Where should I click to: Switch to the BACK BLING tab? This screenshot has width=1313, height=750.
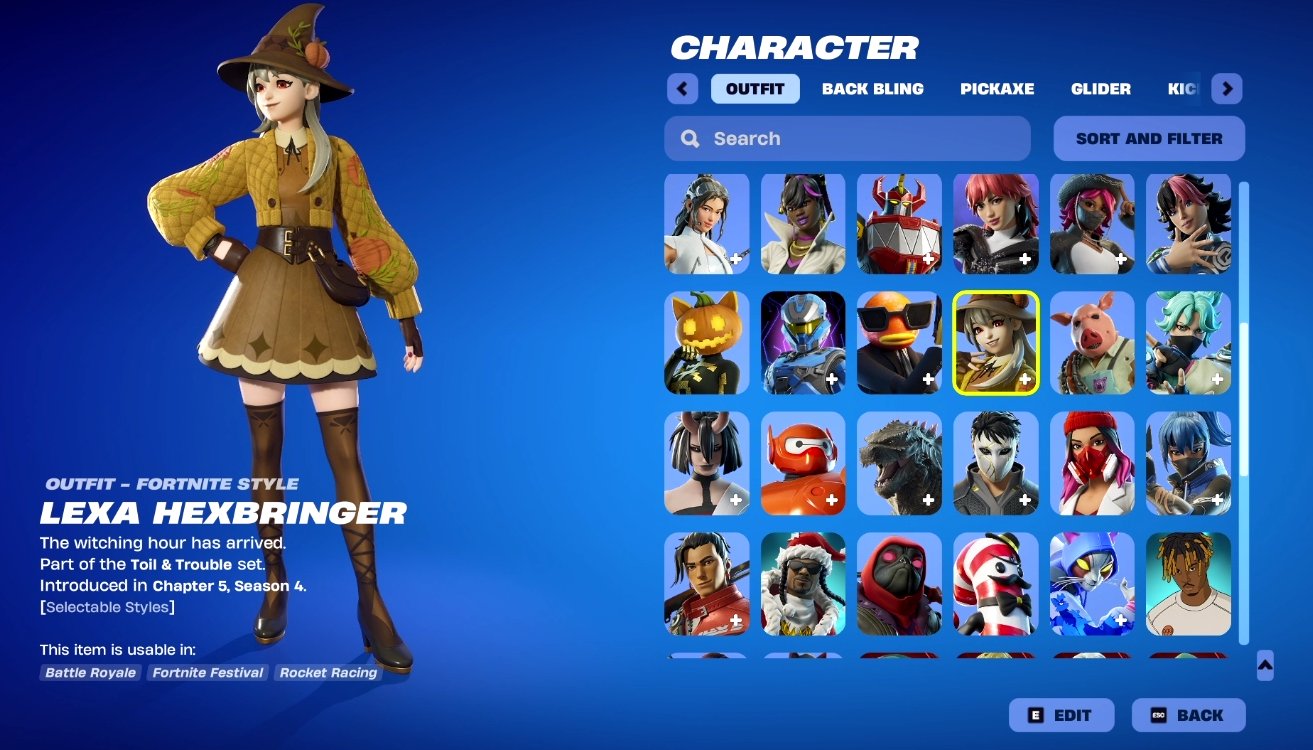[x=873, y=89]
